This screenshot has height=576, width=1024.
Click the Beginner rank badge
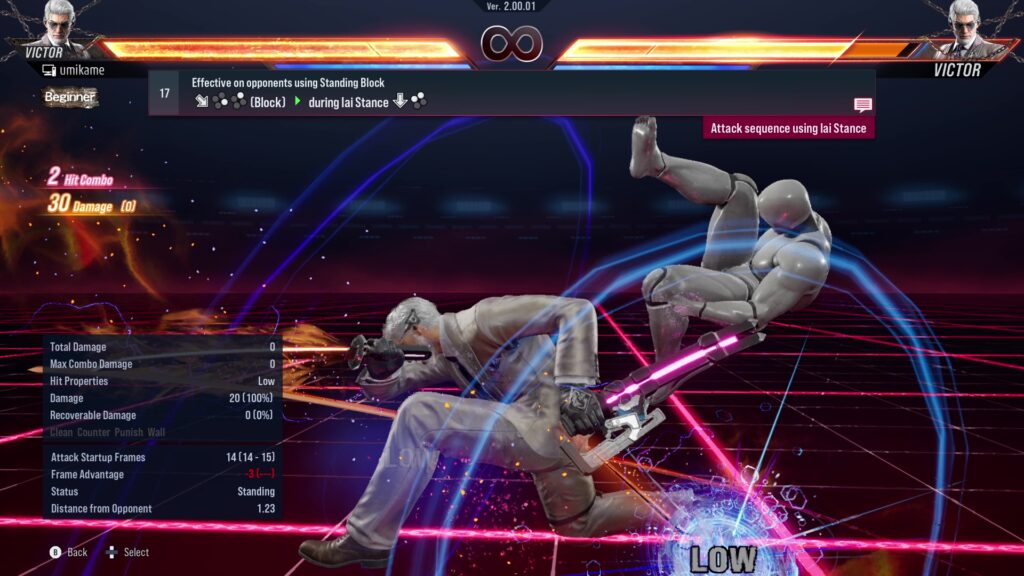[x=70, y=97]
